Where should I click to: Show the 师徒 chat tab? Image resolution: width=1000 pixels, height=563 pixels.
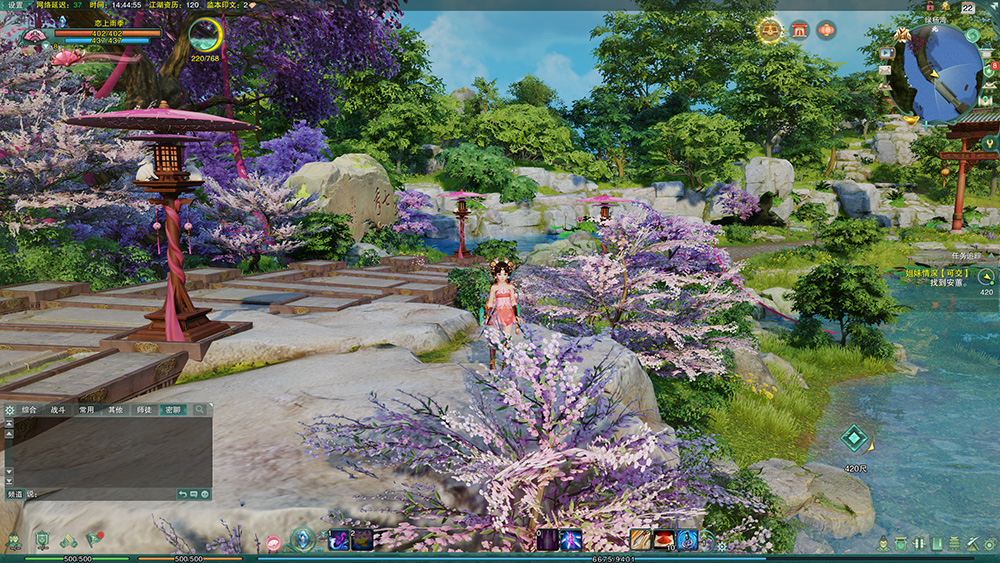point(145,410)
